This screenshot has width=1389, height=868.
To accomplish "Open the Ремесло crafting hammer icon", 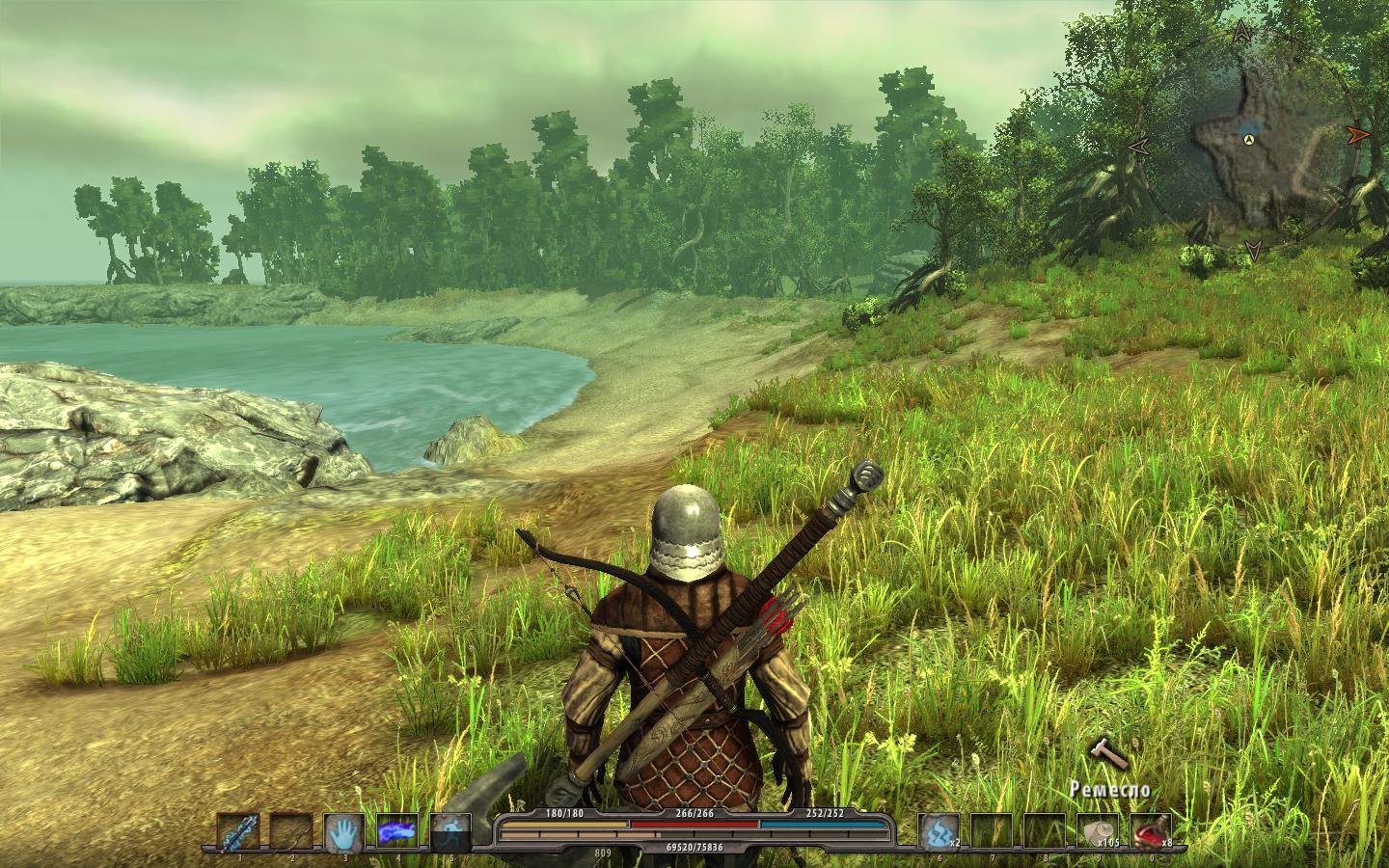I will click(x=1108, y=754).
